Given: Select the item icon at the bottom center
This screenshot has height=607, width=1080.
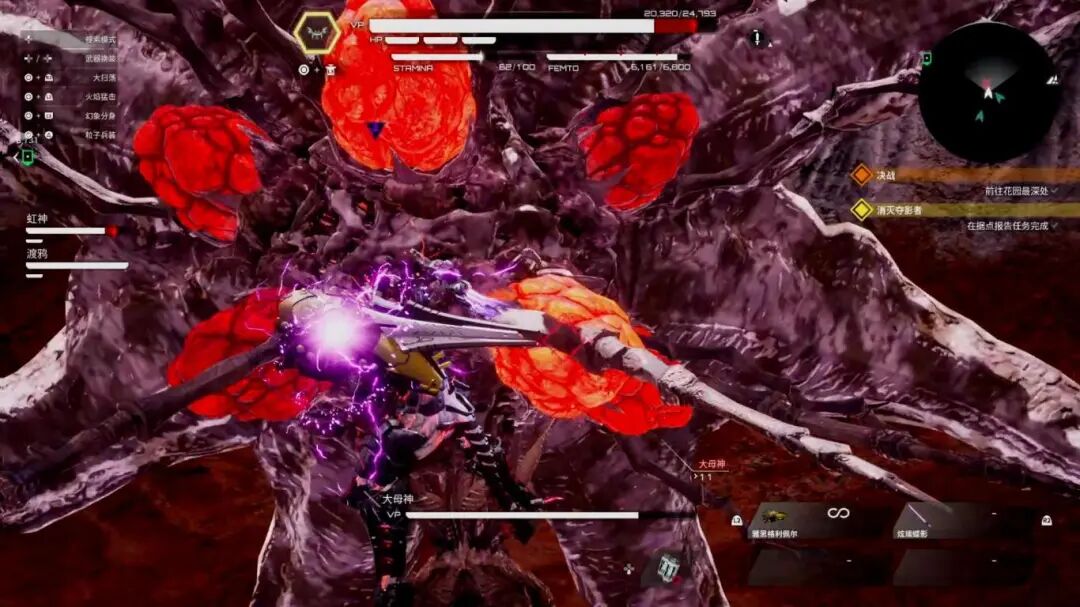Looking at the screenshot, I should click(x=665, y=567).
